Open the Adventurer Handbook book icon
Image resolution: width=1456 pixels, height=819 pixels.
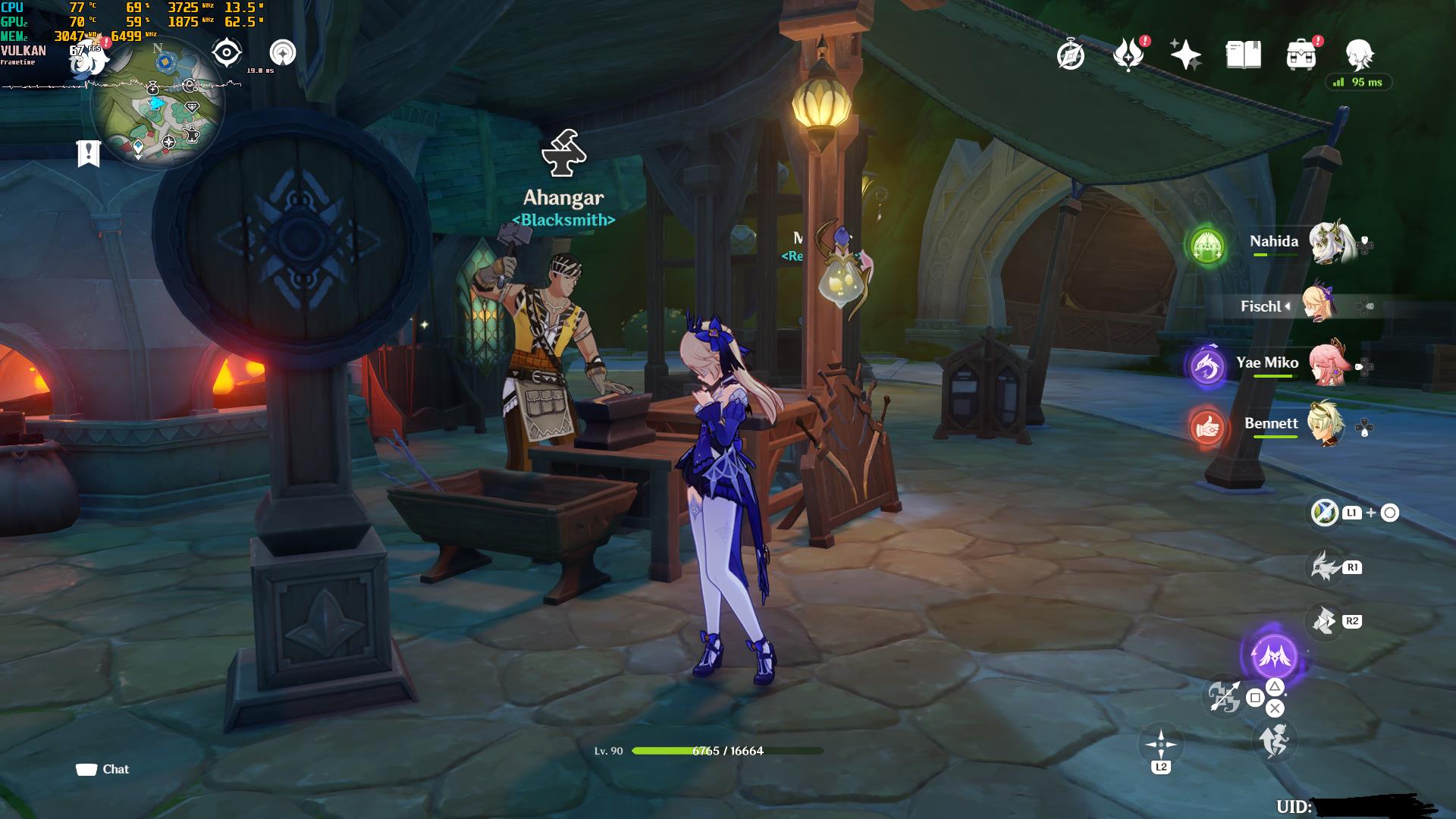(1243, 55)
